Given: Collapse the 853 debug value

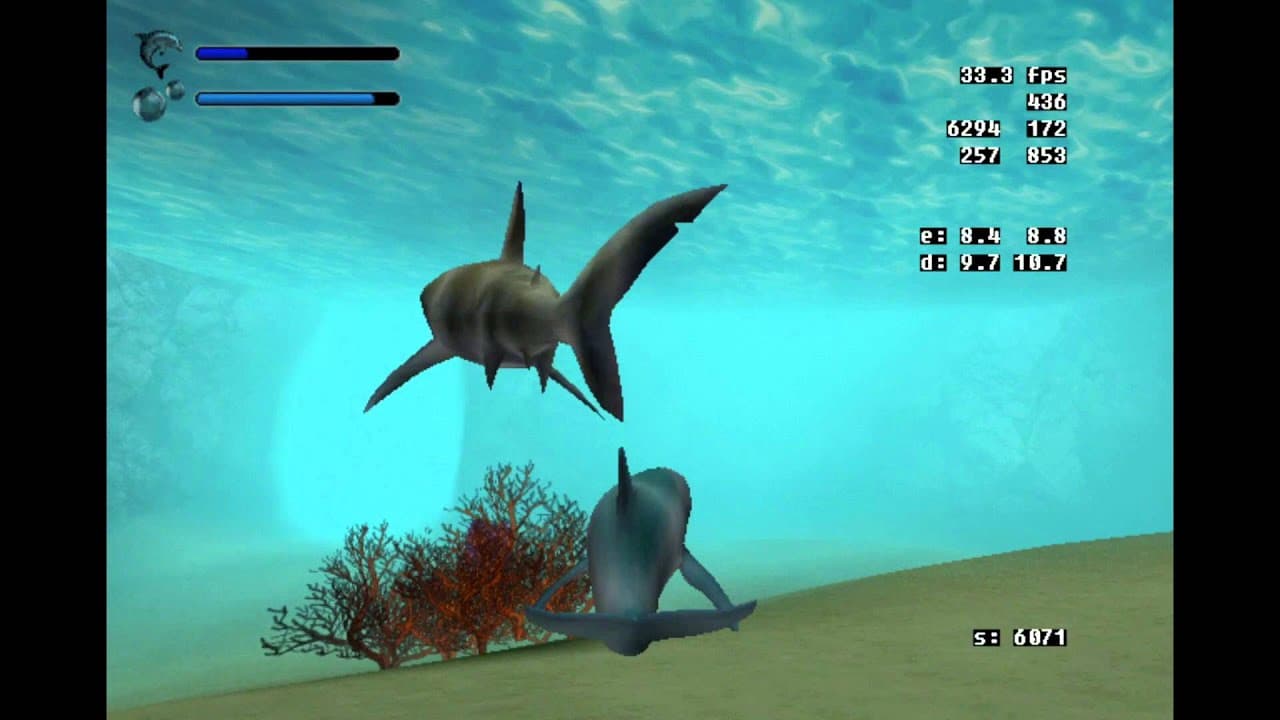Looking at the screenshot, I should coord(1046,155).
